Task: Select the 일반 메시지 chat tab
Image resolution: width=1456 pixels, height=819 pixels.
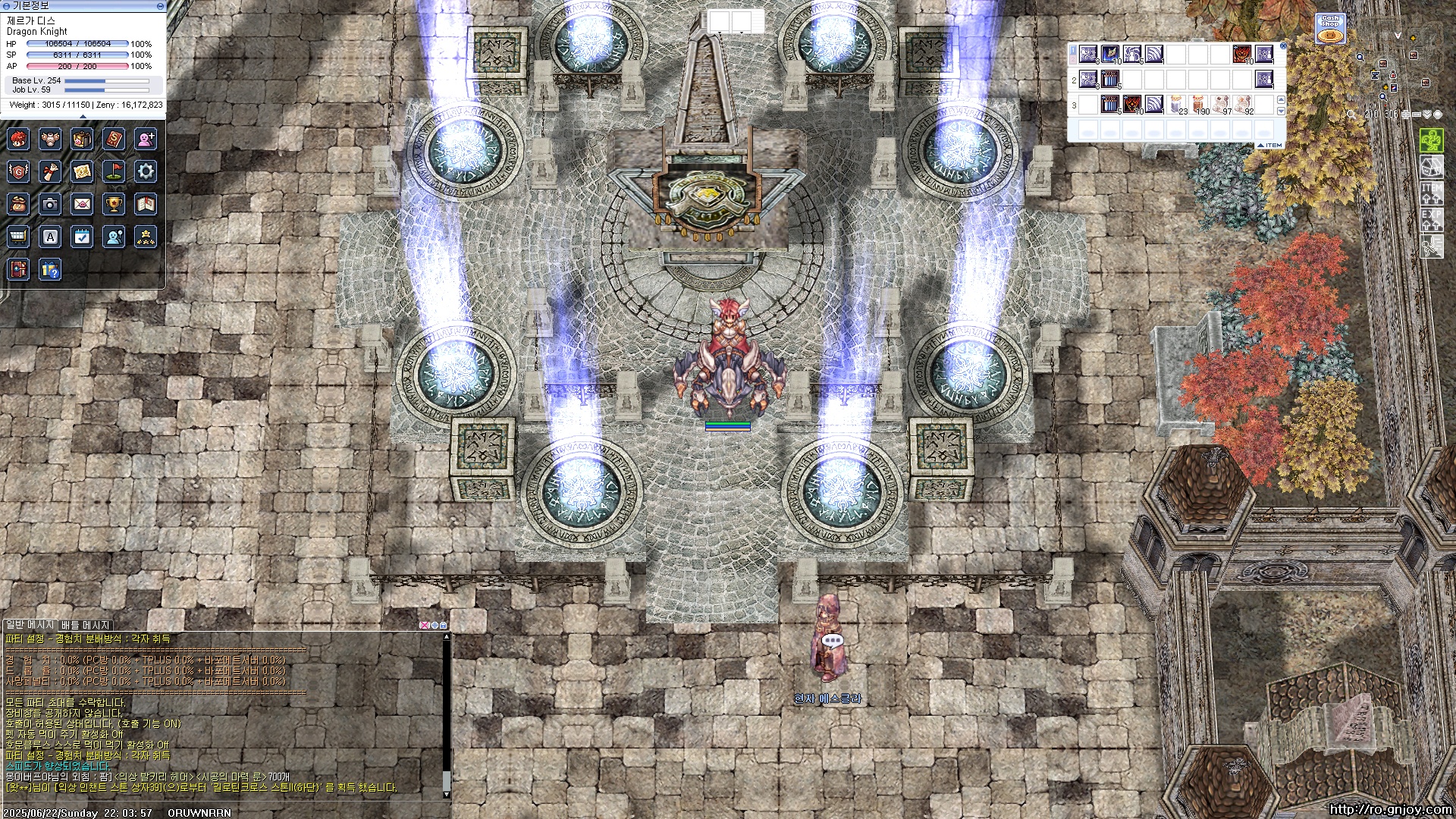Action: 30,625
